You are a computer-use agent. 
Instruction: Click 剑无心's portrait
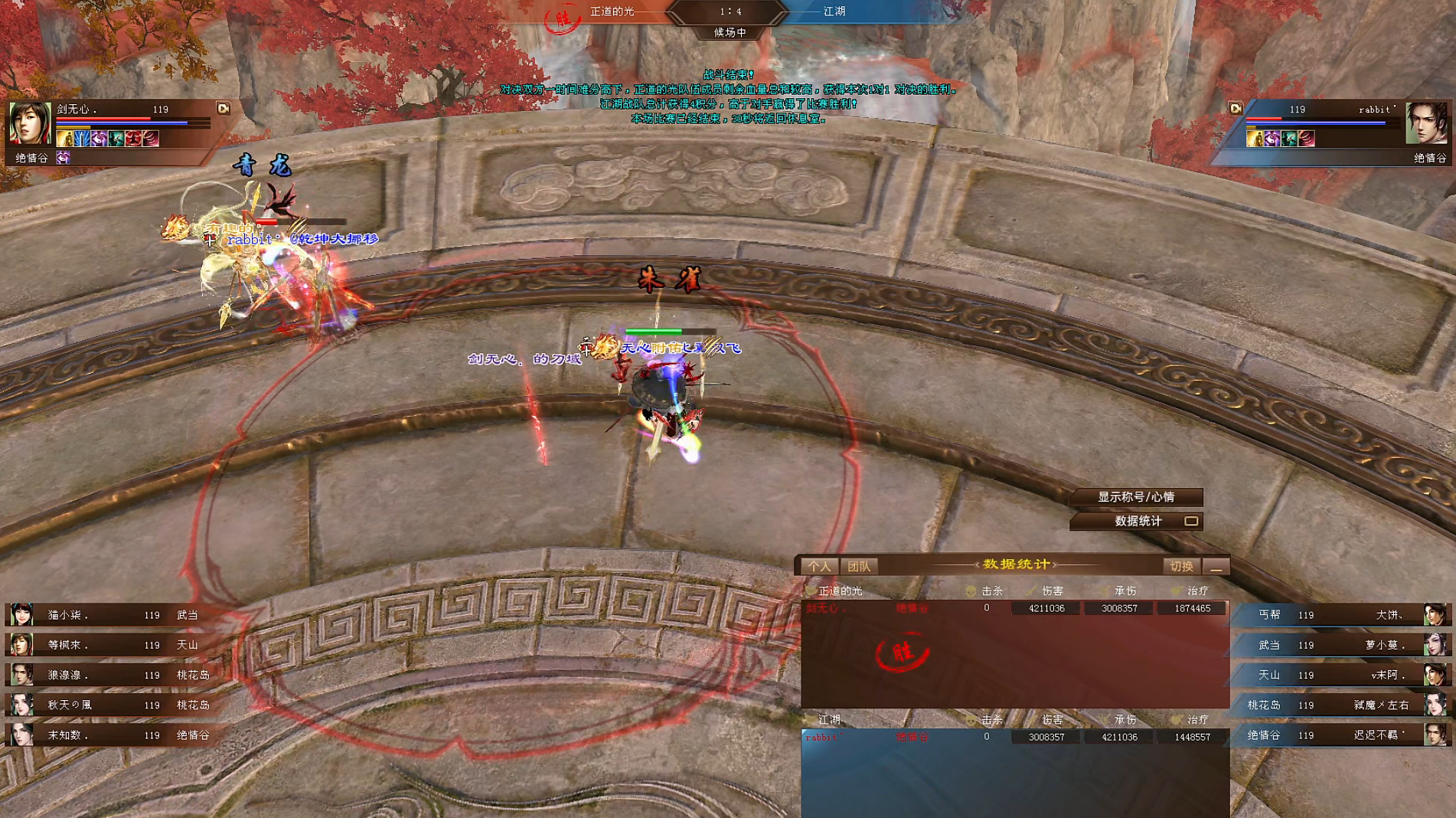(x=30, y=123)
